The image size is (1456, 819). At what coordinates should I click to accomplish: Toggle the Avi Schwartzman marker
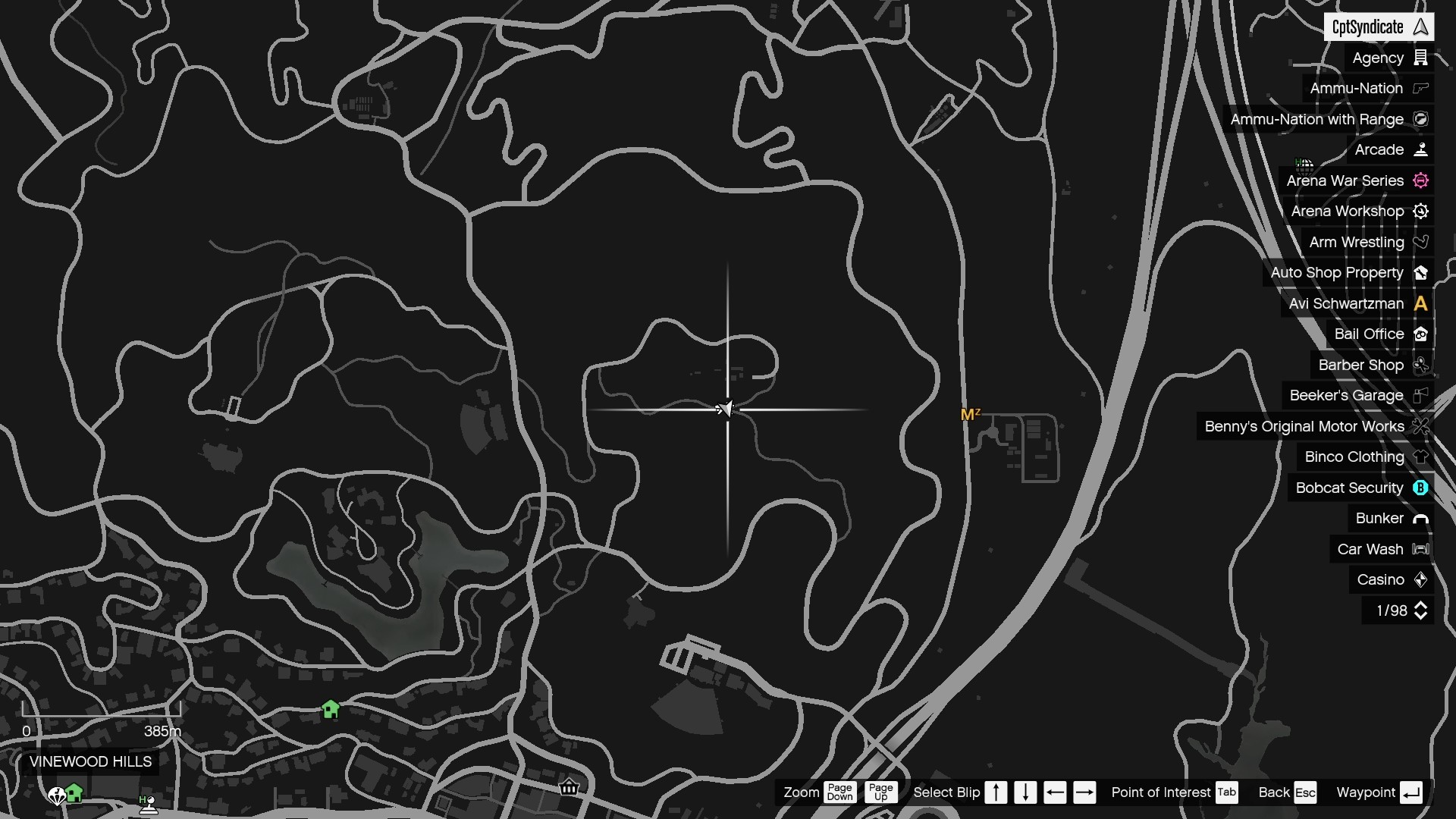pyautogui.click(x=1421, y=303)
